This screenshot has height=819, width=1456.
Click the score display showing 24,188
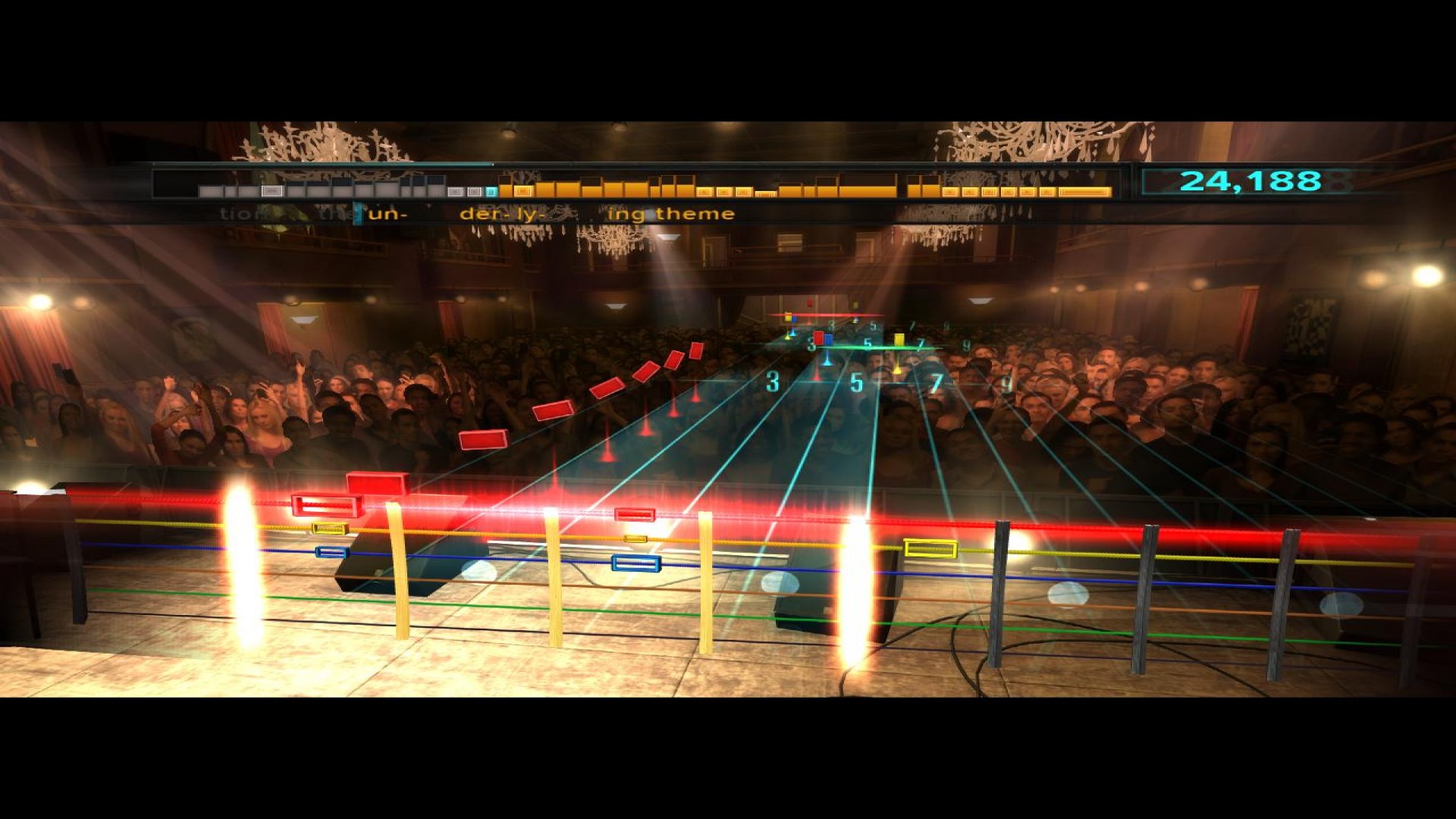(1244, 180)
